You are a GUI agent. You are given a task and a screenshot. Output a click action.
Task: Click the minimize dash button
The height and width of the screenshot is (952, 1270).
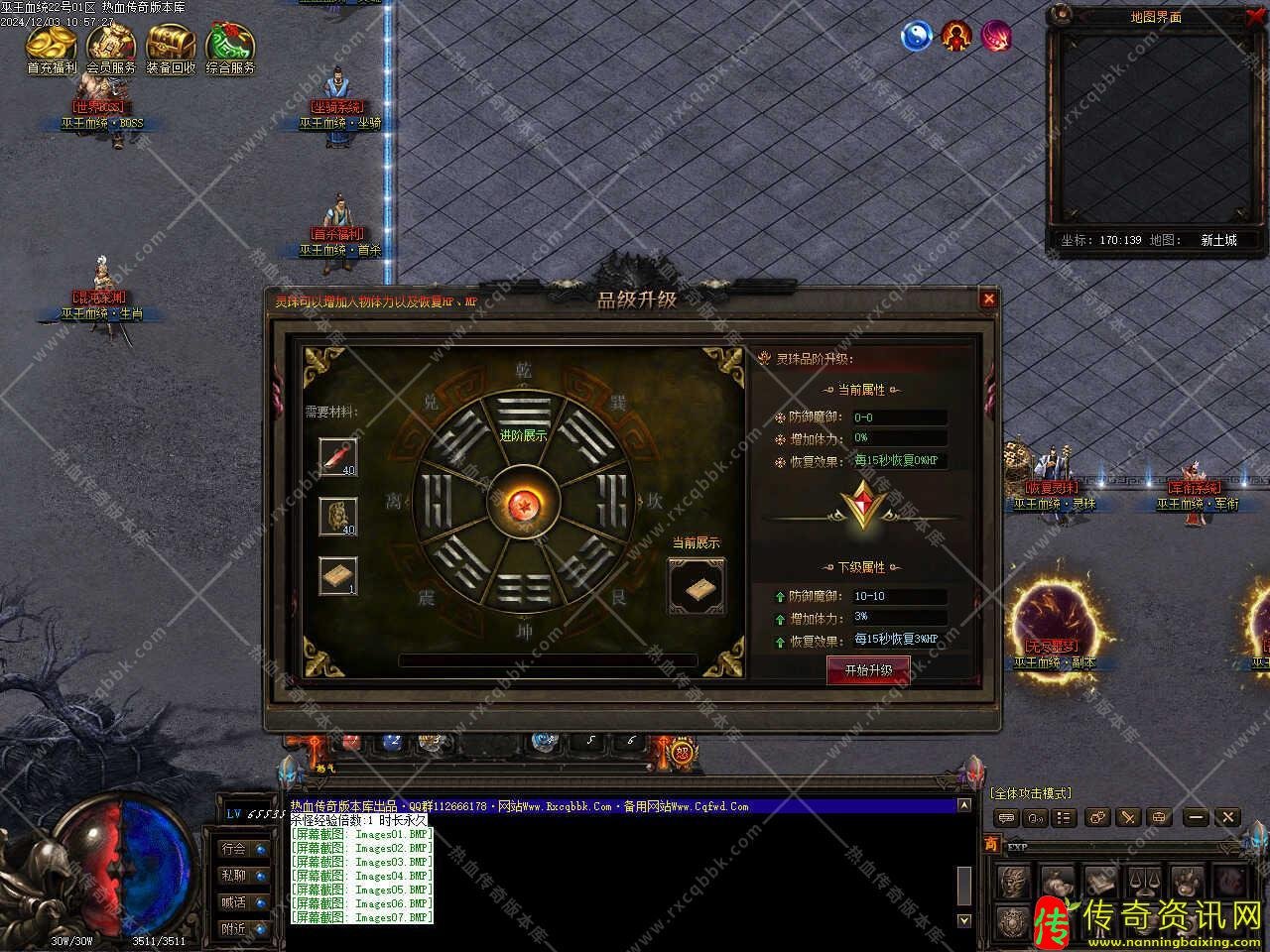[1197, 818]
